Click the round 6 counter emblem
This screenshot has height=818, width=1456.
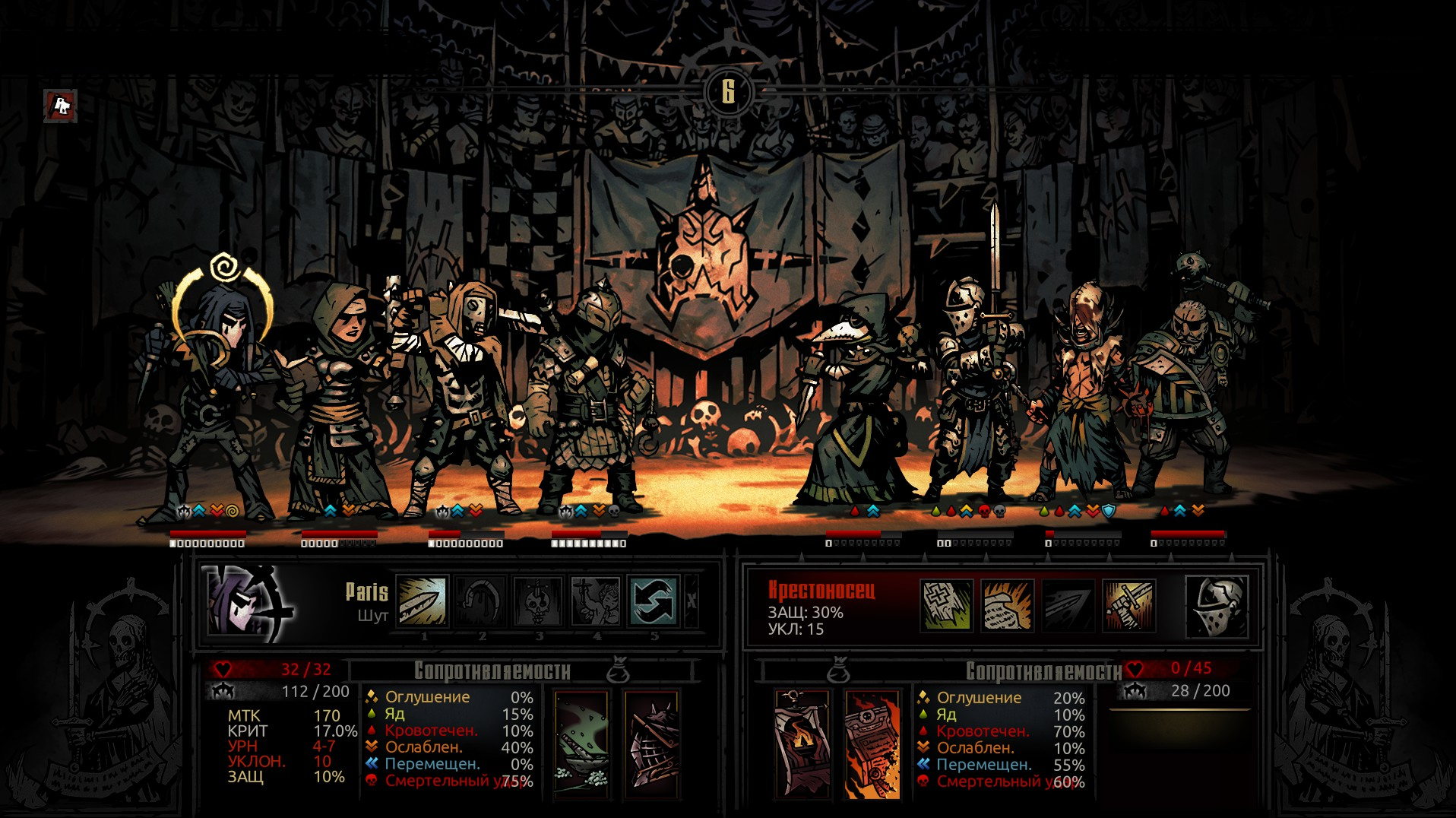tap(728, 92)
